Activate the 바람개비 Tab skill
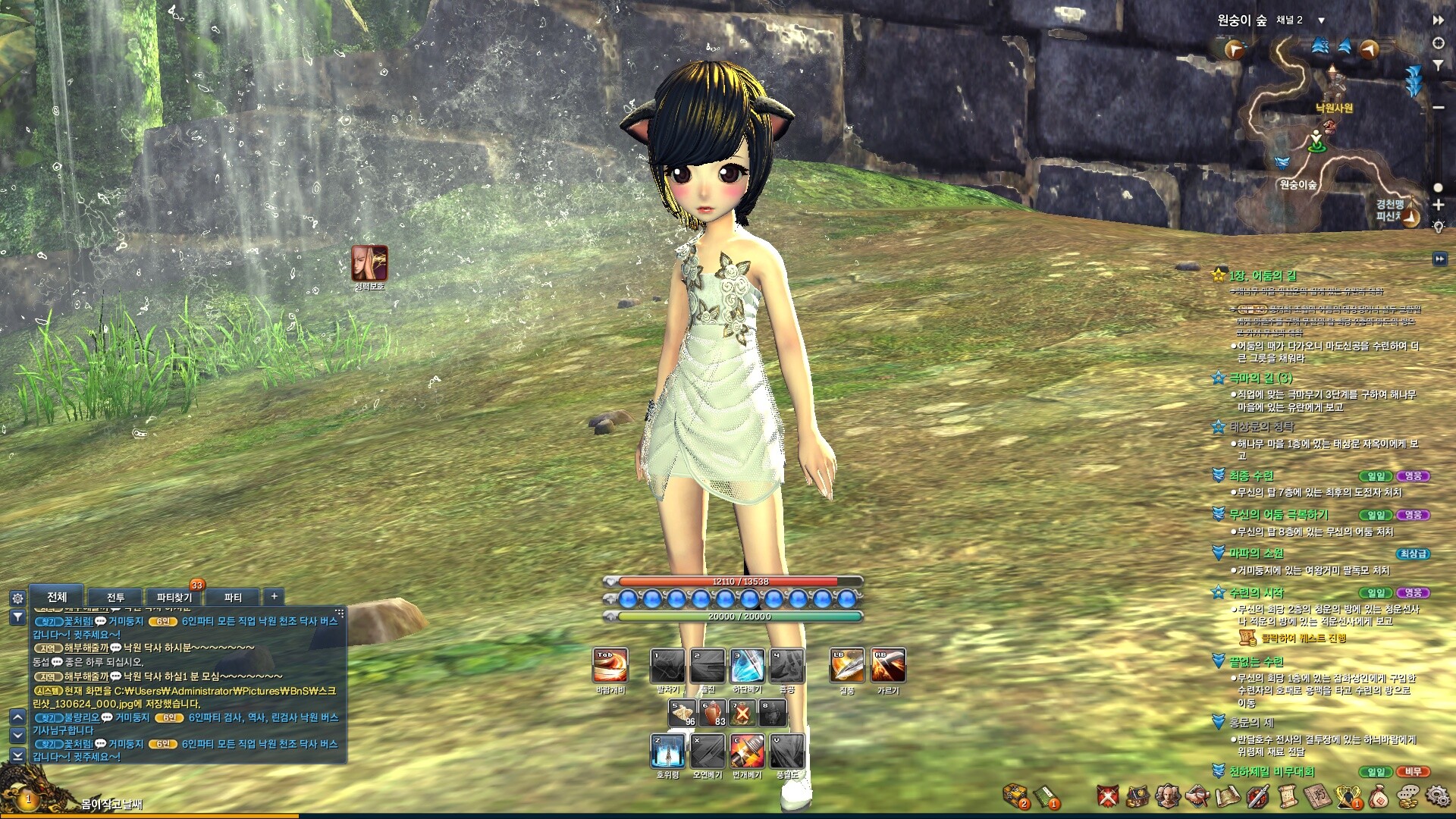Image resolution: width=1456 pixels, height=819 pixels. pos(610,666)
